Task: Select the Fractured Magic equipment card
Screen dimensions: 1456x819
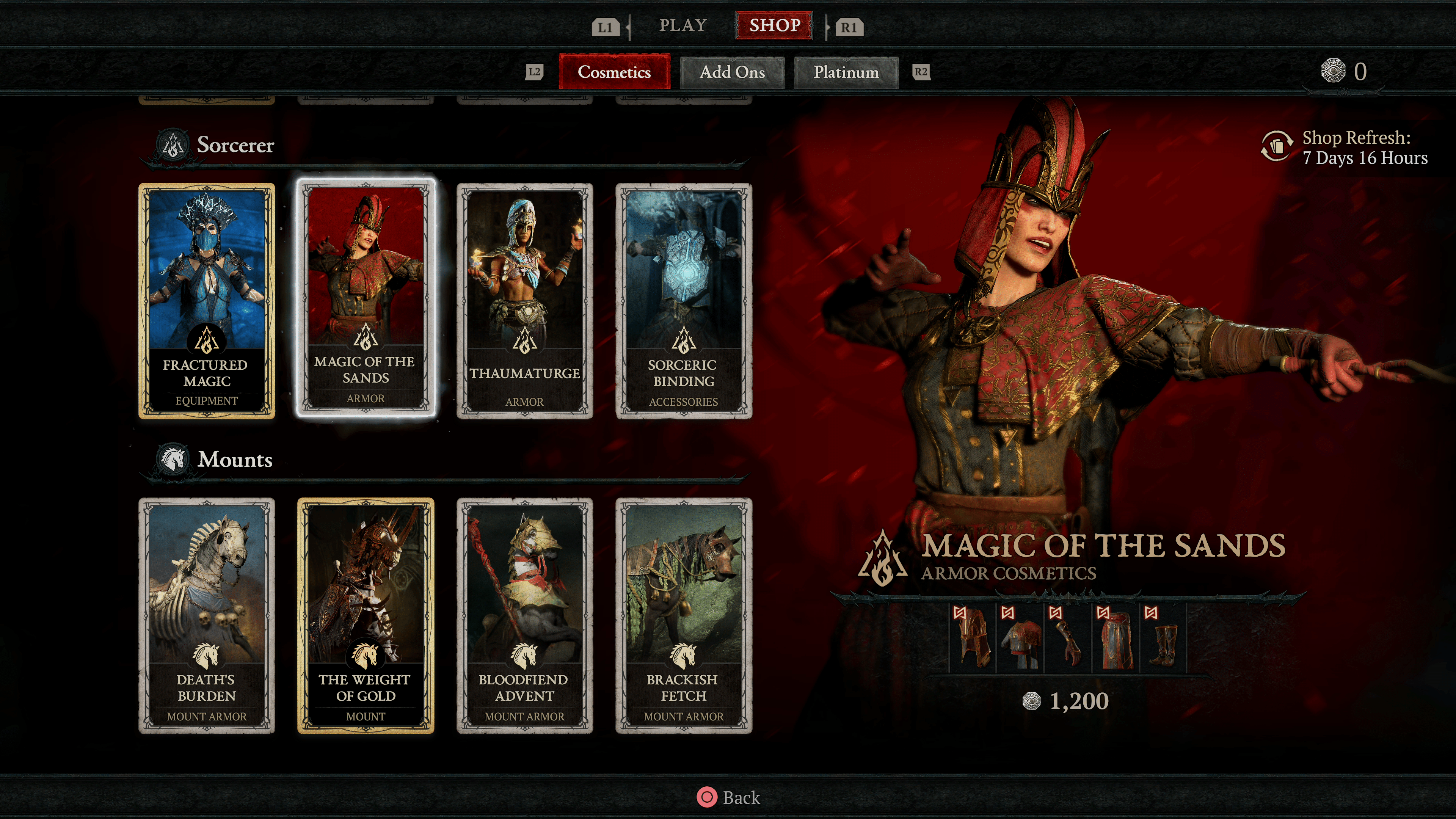Action: [x=207, y=301]
